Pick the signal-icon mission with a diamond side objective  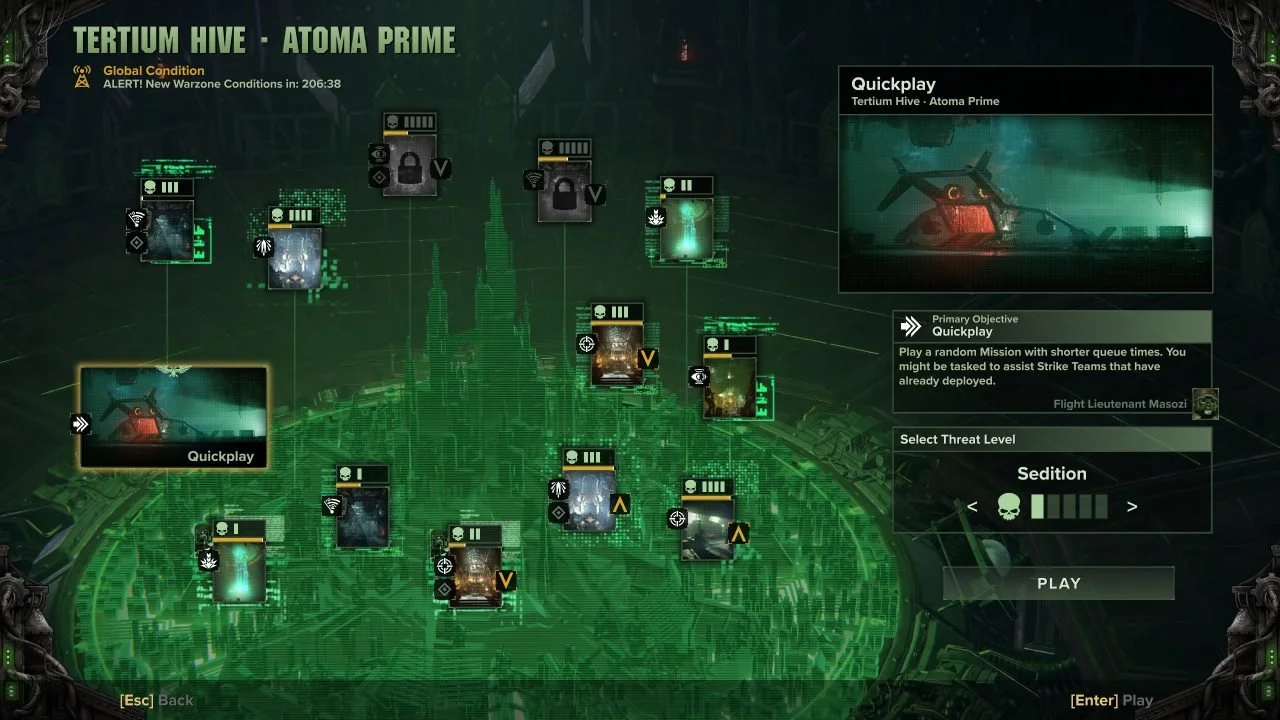pos(167,231)
